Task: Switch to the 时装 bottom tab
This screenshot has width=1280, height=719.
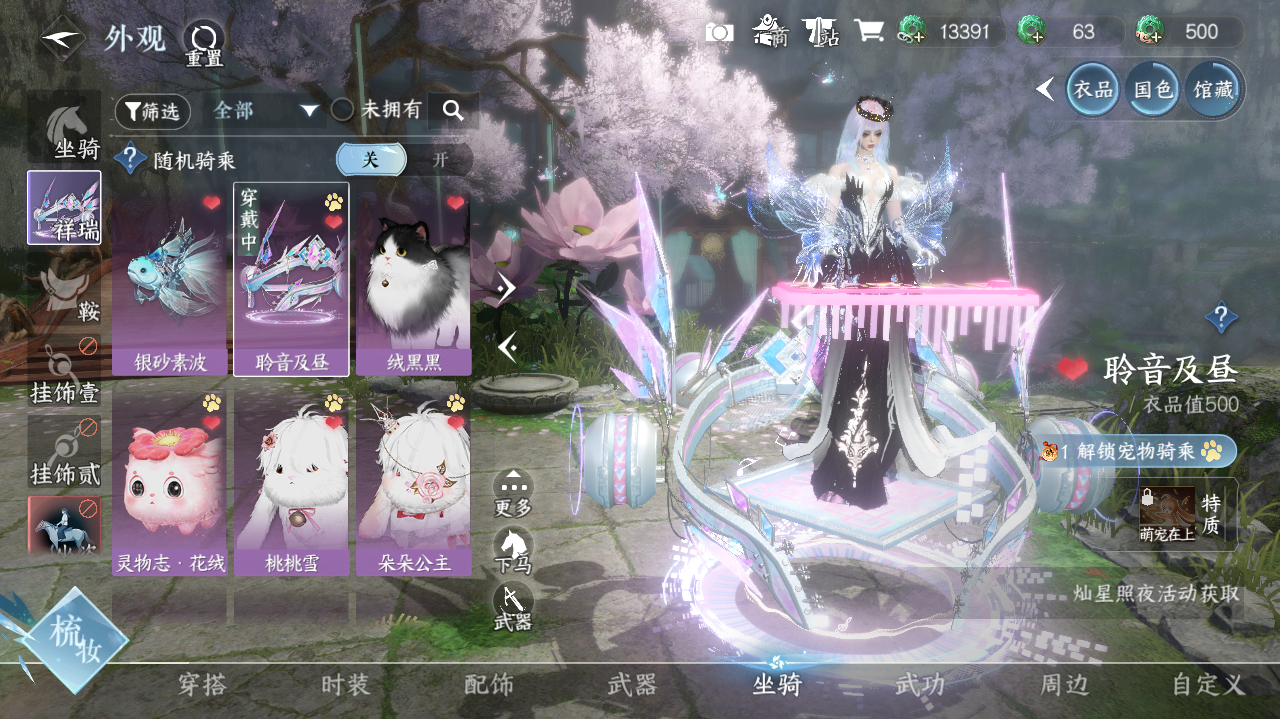Action: coord(346,685)
